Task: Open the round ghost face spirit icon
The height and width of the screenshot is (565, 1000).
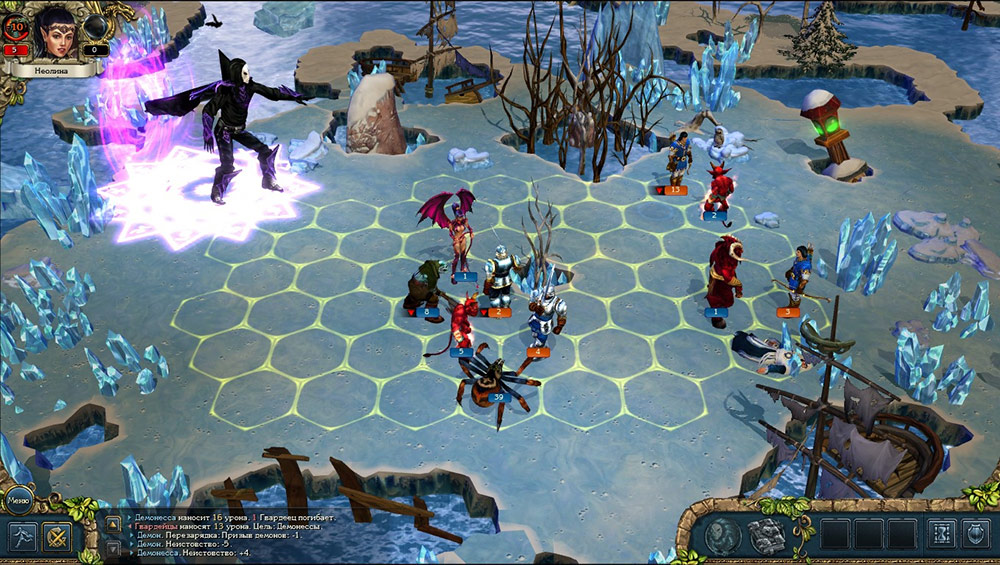Action: (x=720, y=536)
